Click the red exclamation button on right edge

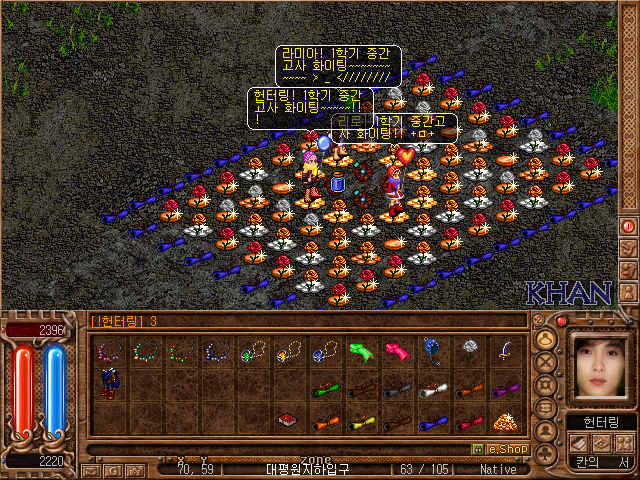(x=629, y=226)
